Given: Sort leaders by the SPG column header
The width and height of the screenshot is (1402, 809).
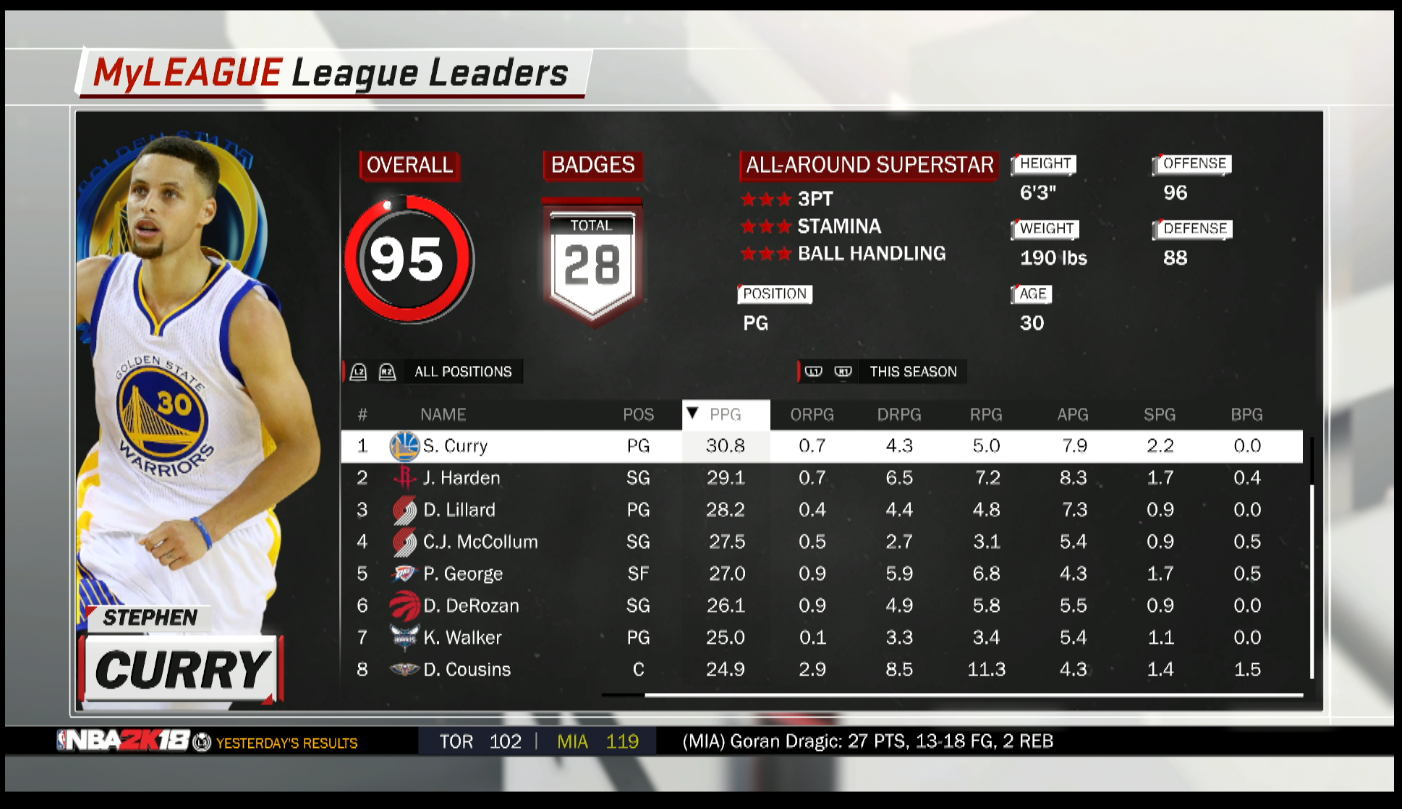Looking at the screenshot, I should pos(1160,414).
